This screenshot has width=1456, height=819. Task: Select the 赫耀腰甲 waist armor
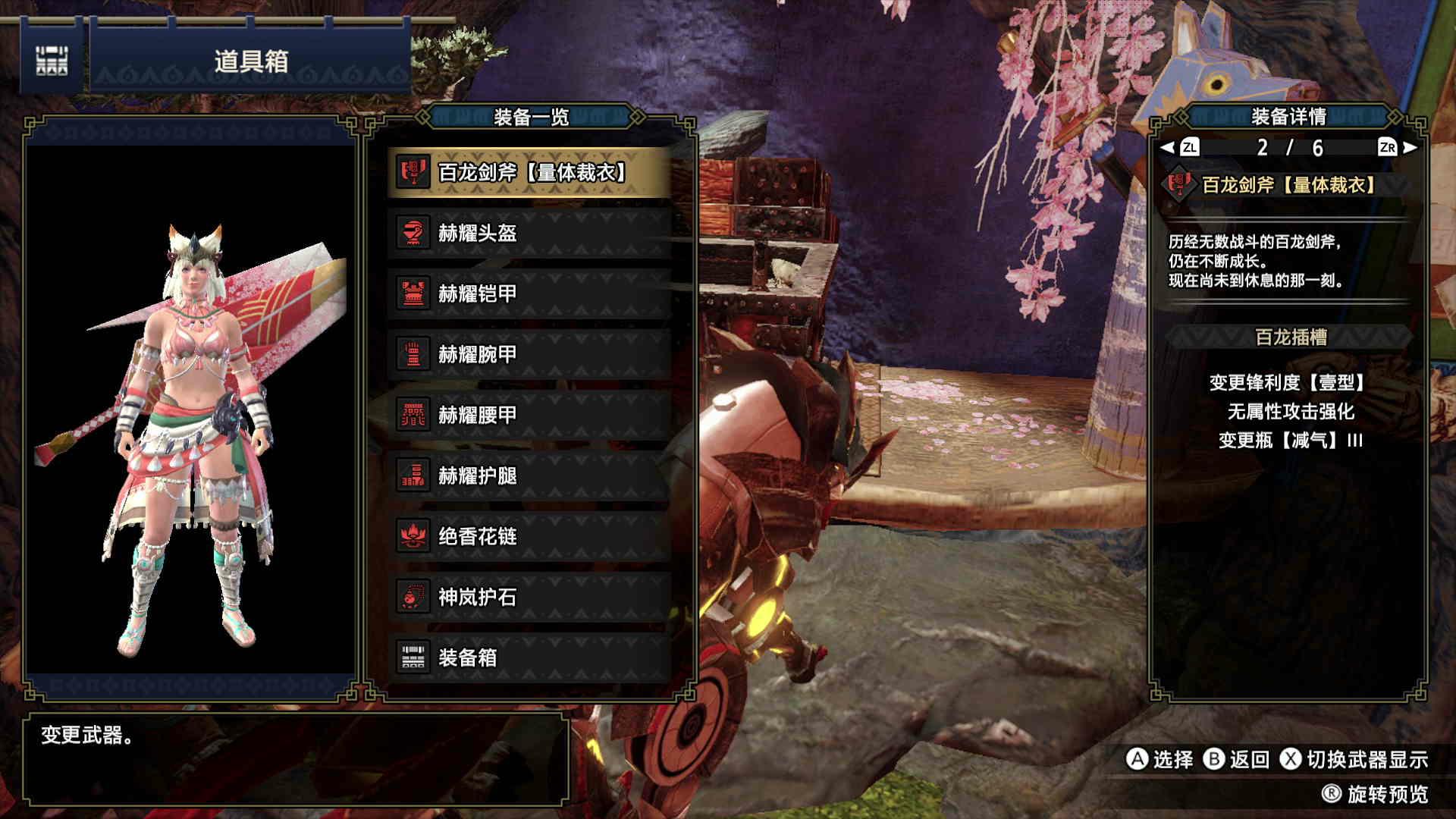529,416
